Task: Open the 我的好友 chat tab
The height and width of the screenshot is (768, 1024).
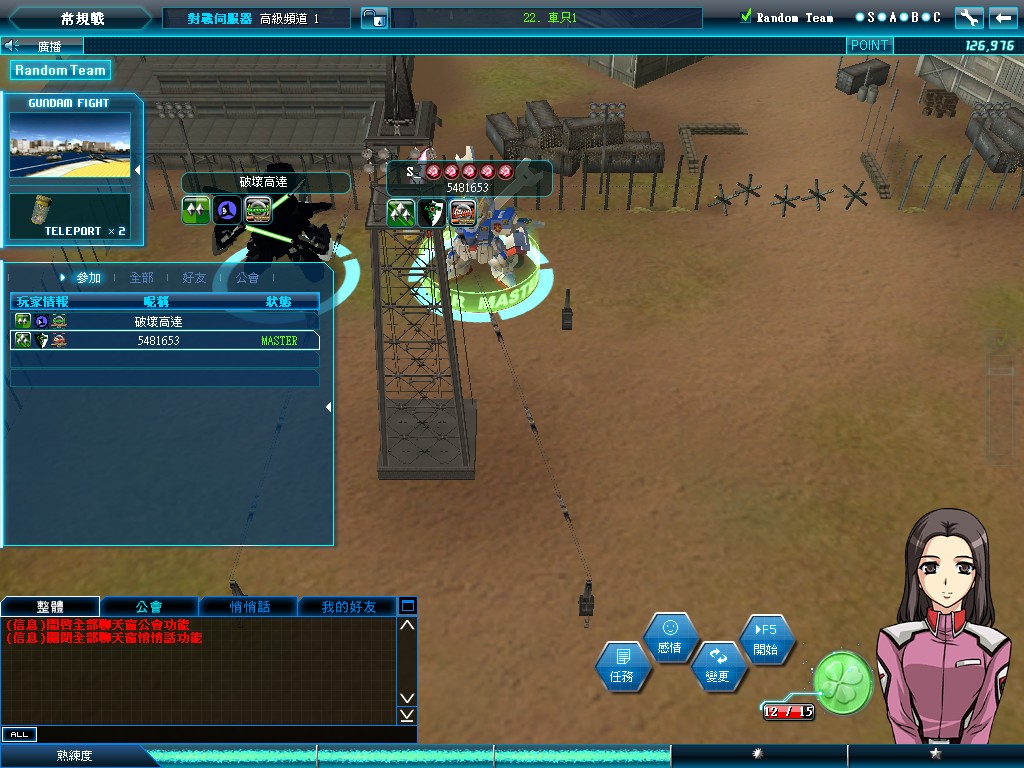Action: (348, 606)
